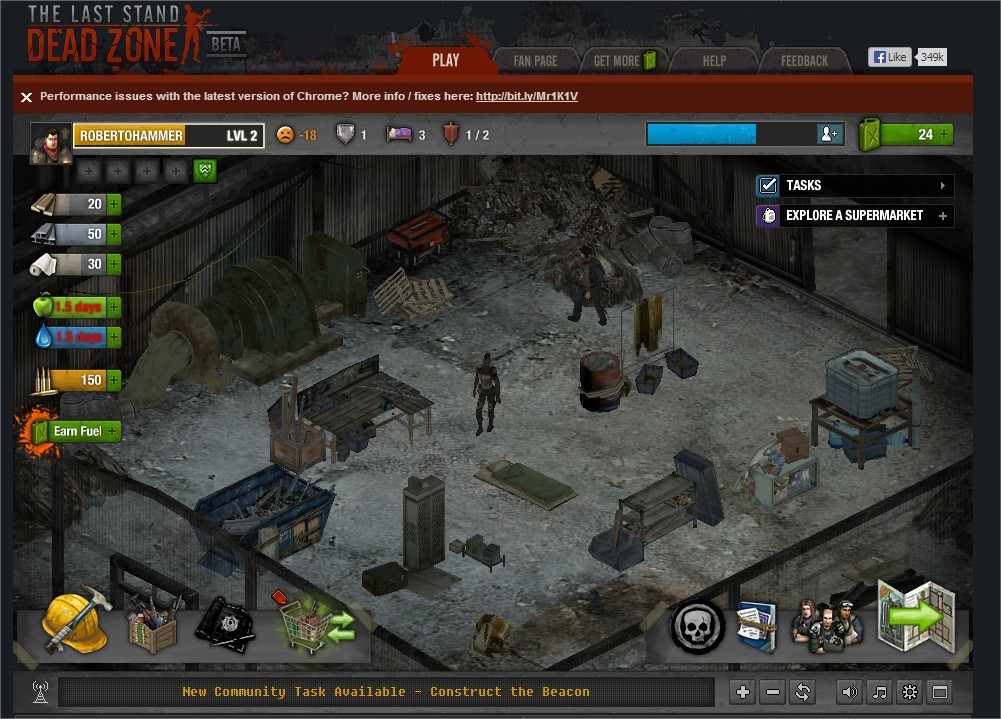Toggle the sound speaker button
This screenshot has height=719, width=1001.
coord(849,691)
